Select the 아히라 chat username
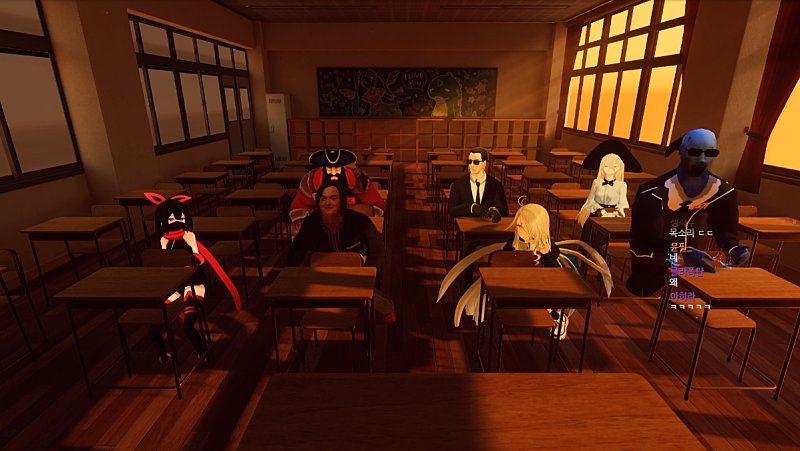This screenshot has height=451, width=800. coord(682,295)
